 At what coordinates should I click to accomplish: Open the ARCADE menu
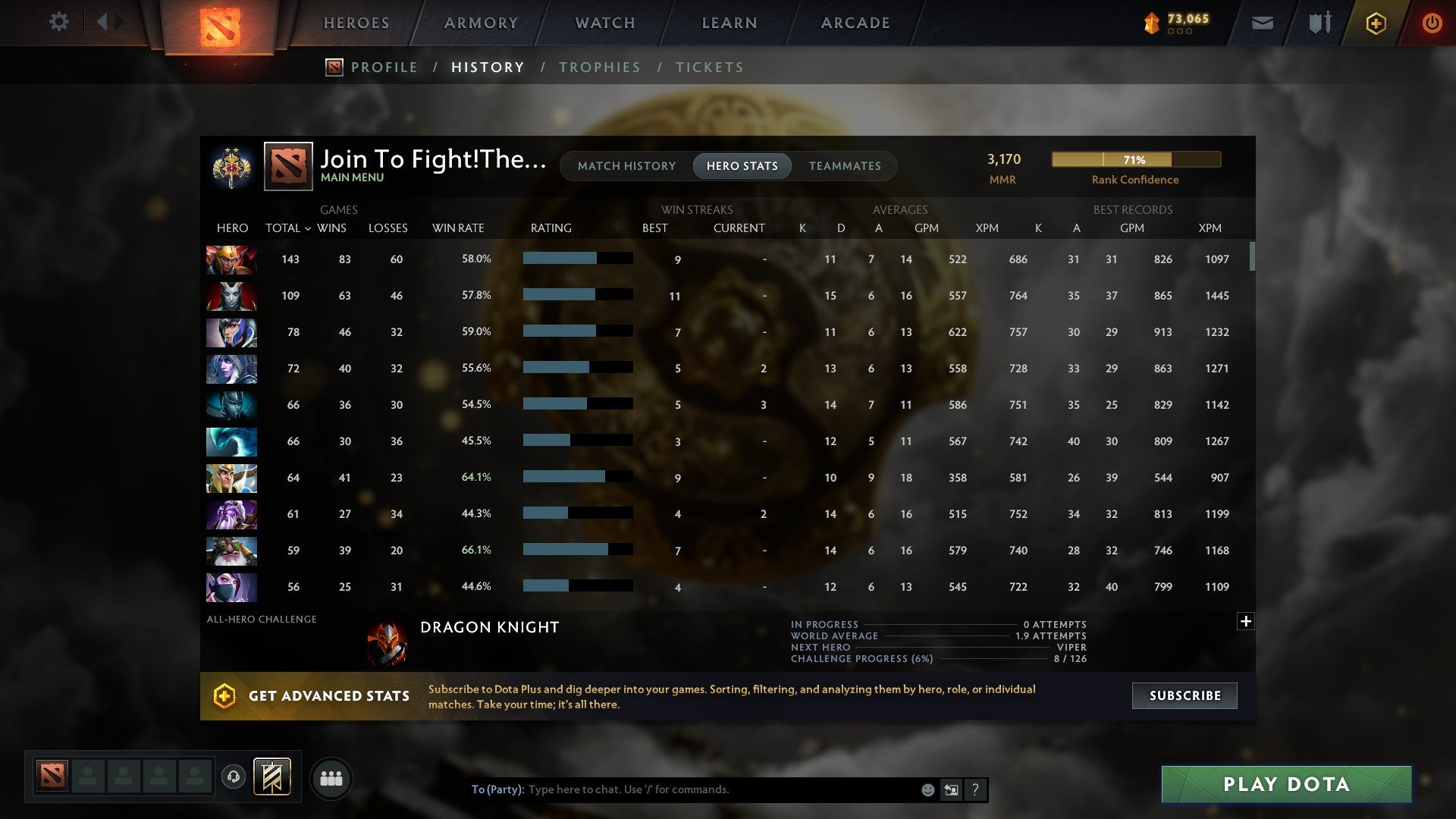(x=855, y=23)
